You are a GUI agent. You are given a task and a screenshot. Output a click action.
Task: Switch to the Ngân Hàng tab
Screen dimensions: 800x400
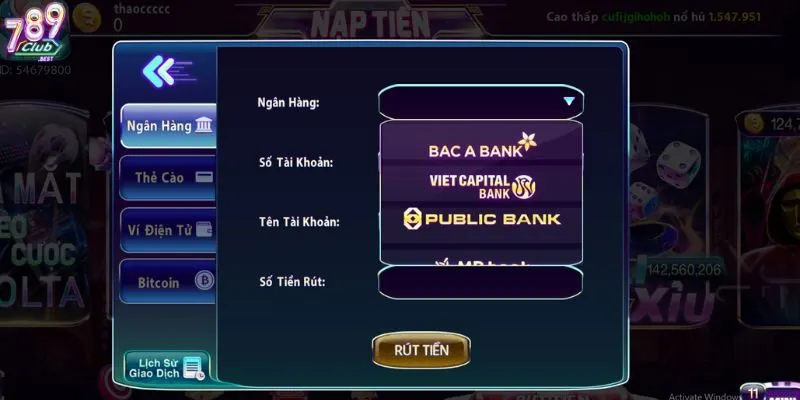click(167, 126)
